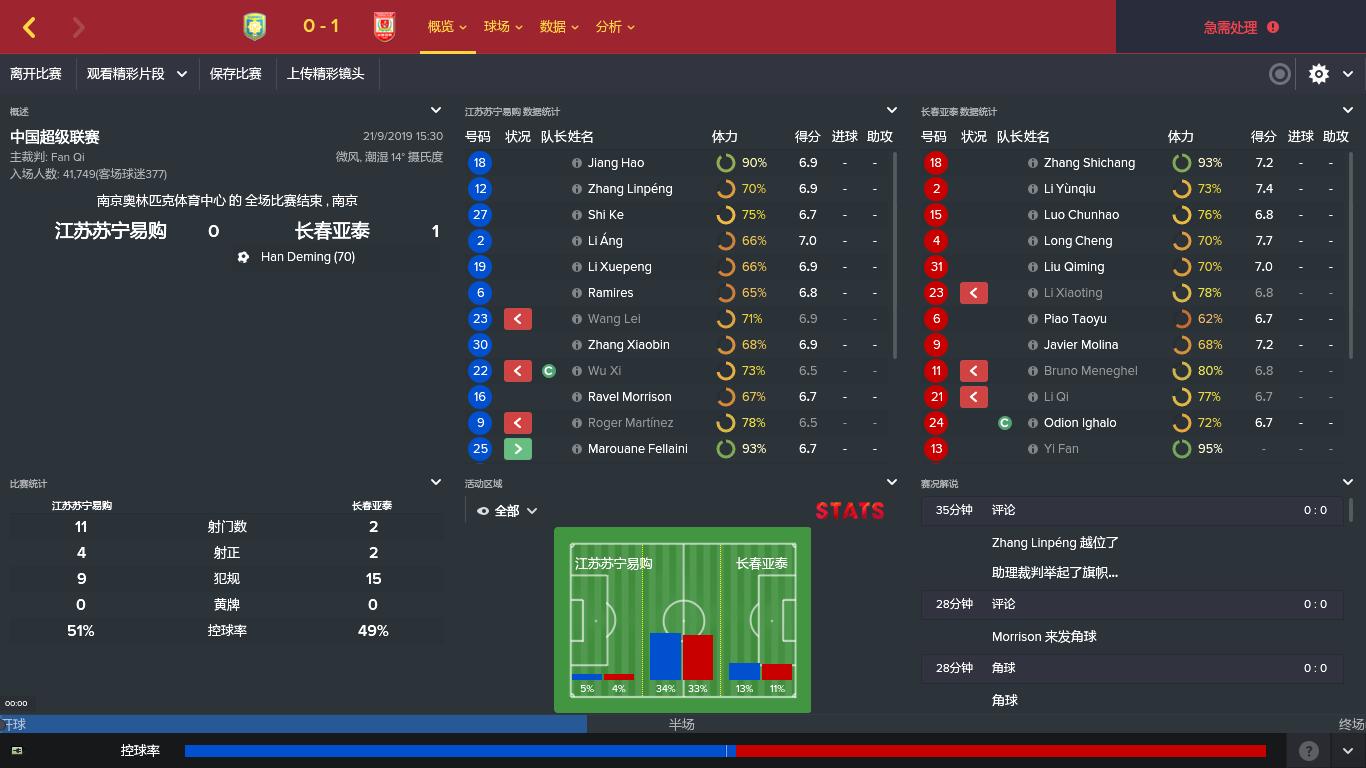Open the help question mark icon at bottom right
1366x768 pixels.
click(x=1308, y=750)
